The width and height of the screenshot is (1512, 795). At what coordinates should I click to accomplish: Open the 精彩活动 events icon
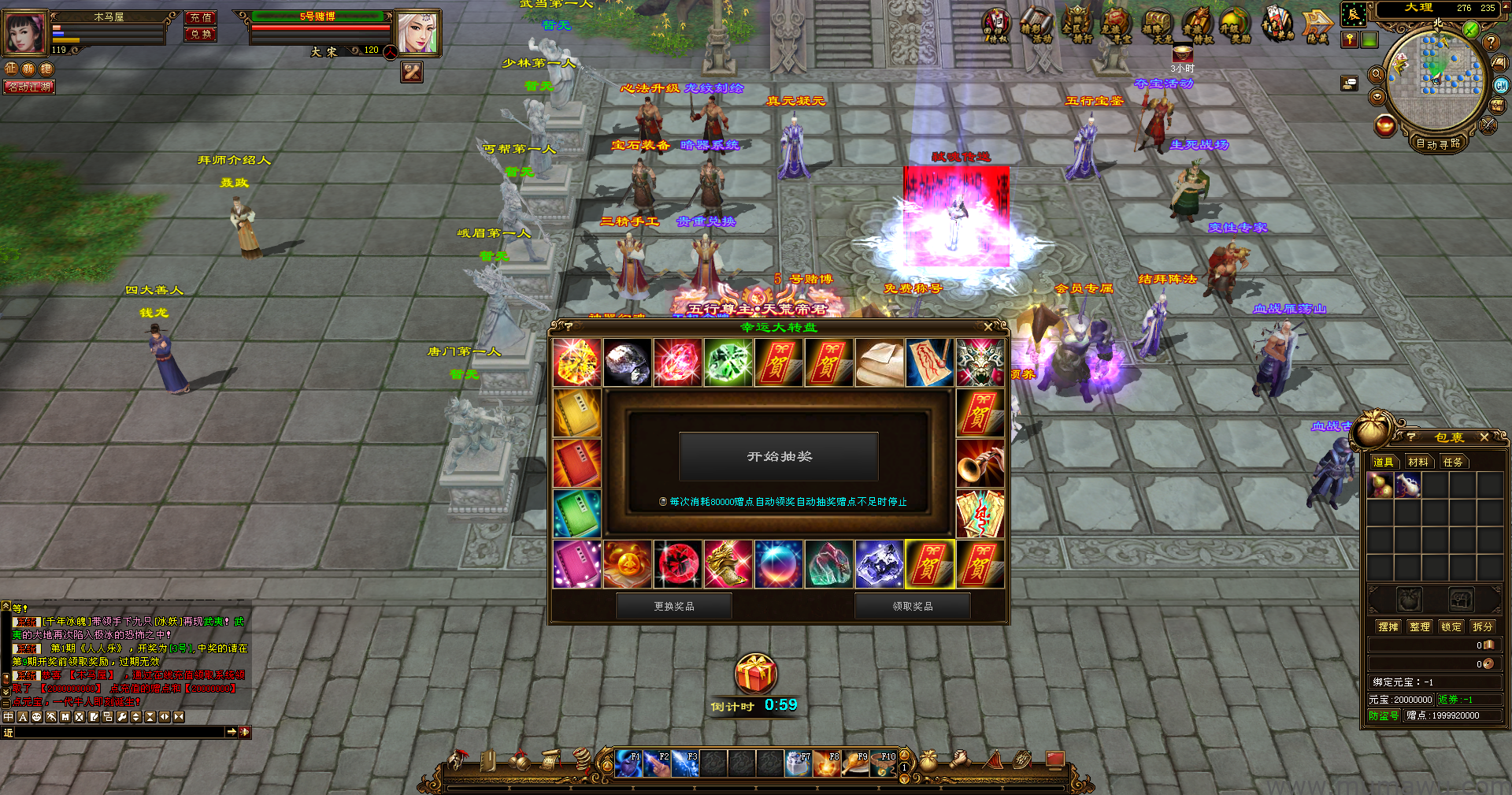coord(1037,25)
